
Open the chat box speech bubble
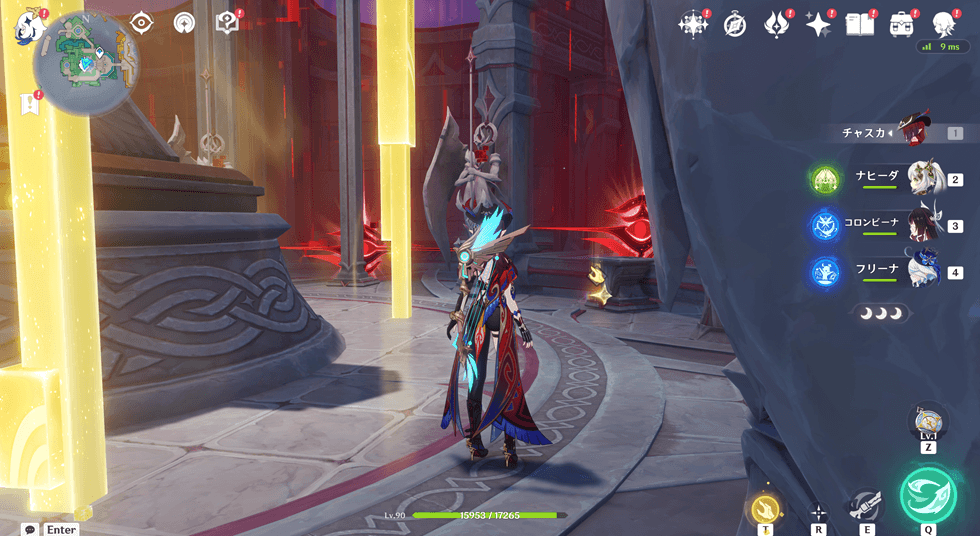click(30, 529)
